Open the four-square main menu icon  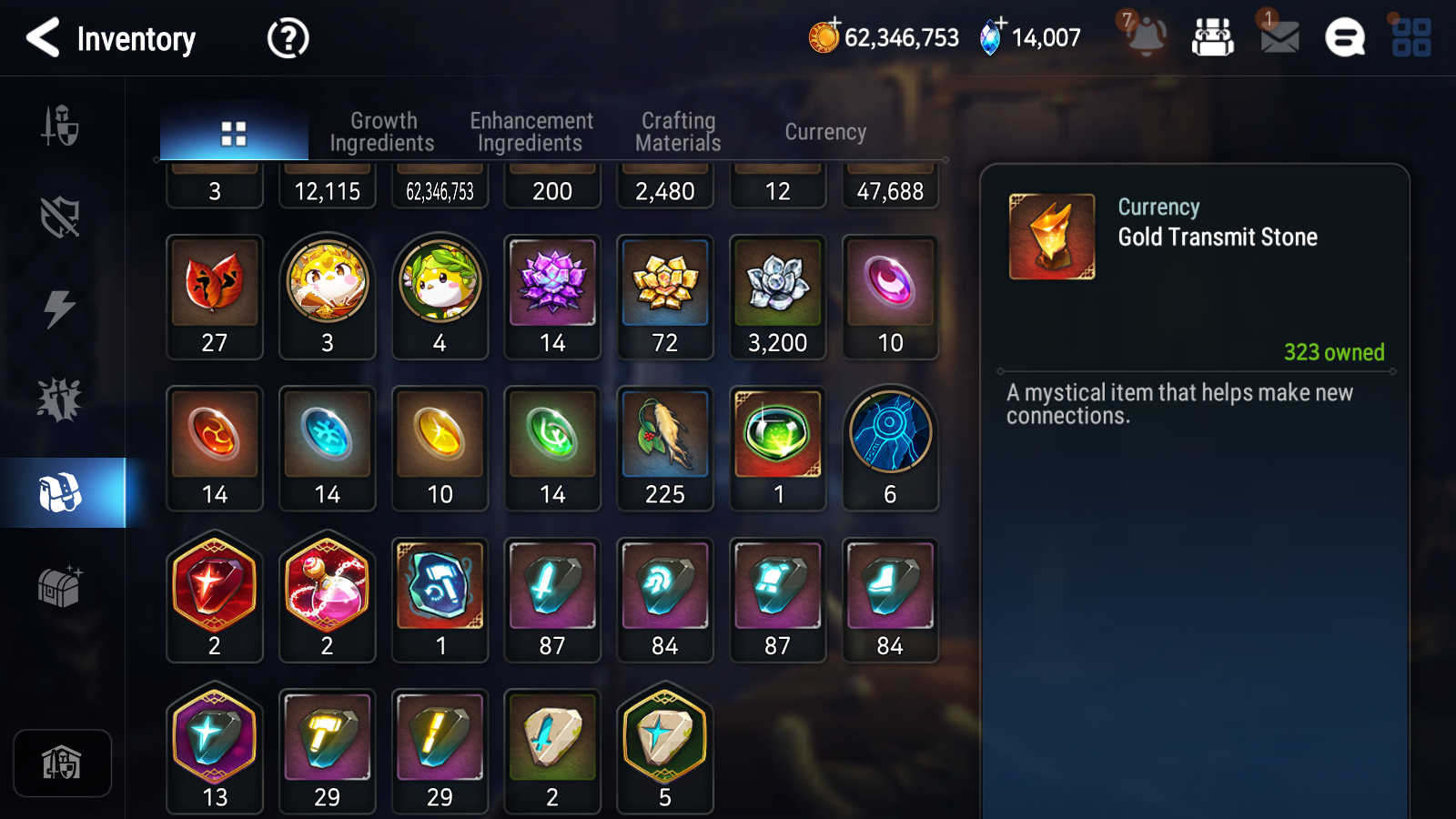point(1411,37)
